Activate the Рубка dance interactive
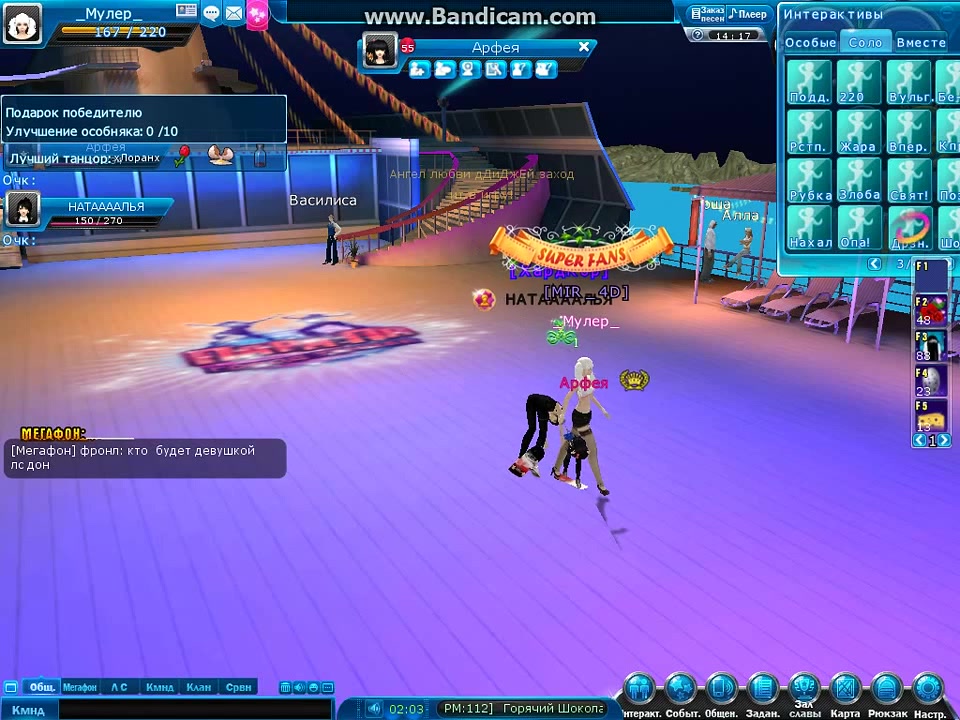 click(x=809, y=179)
